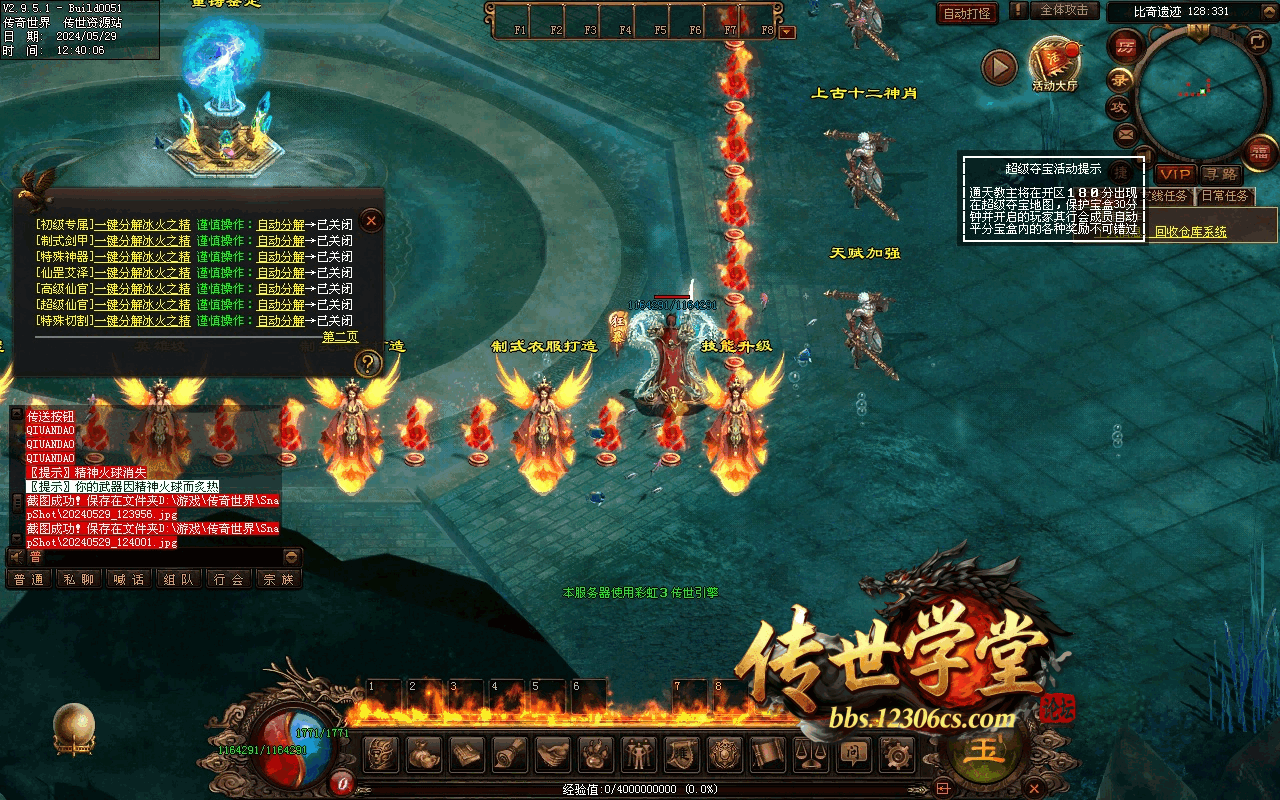Screen dimensions: 1280x800
Task: Open the mail envelope icon beside minimap
Action: click(x=1126, y=133)
